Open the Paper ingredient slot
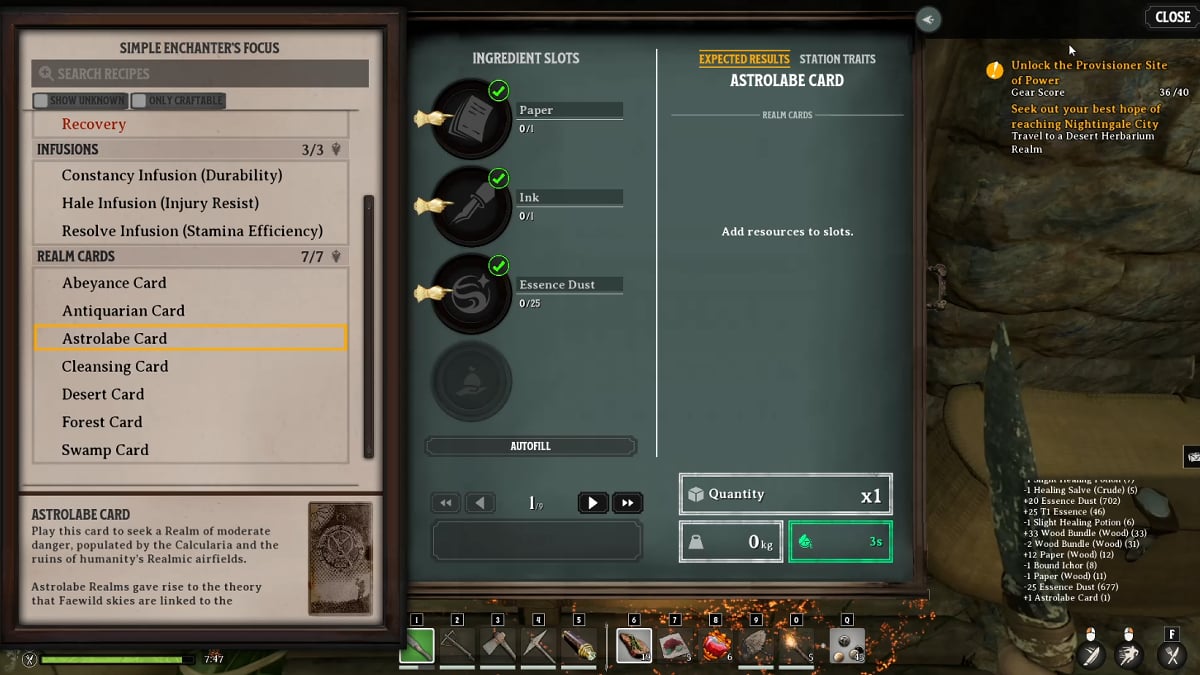 [472, 119]
